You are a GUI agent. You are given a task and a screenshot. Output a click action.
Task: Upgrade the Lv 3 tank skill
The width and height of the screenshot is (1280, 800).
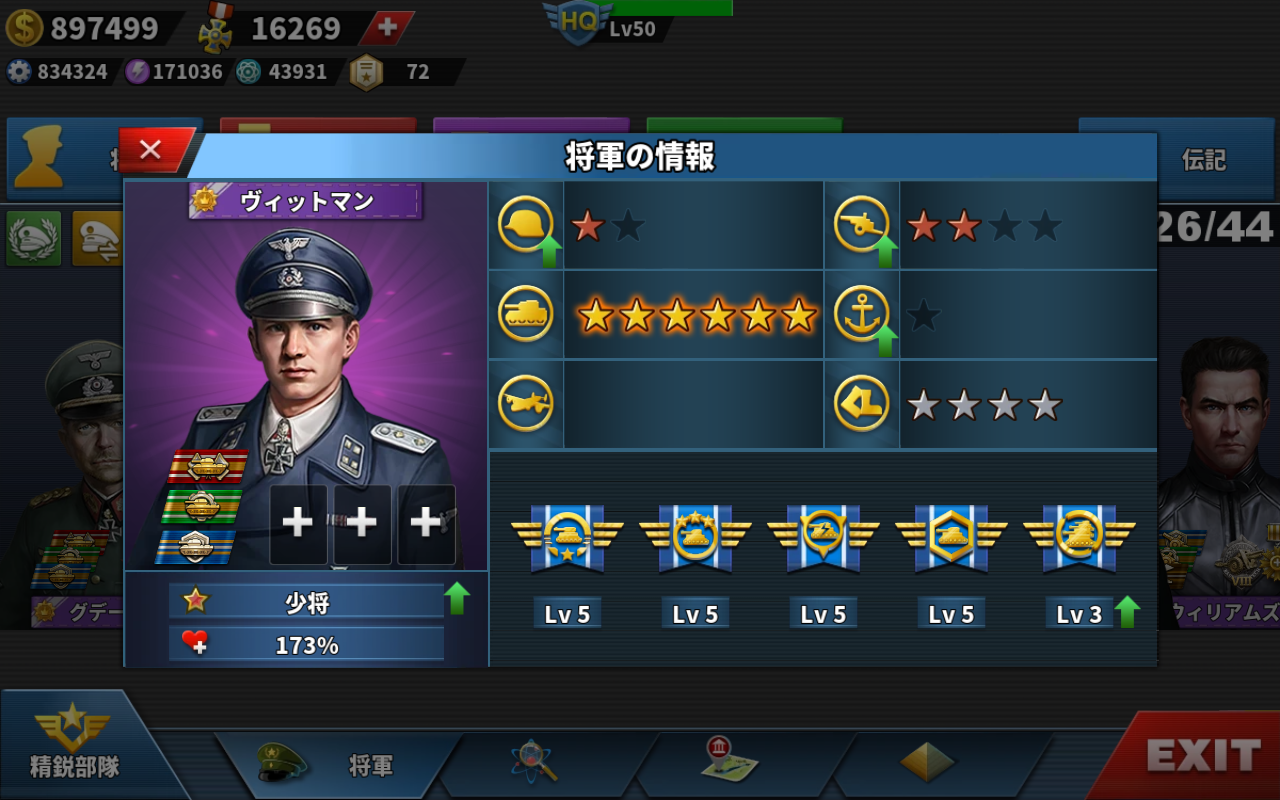(1127, 611)
